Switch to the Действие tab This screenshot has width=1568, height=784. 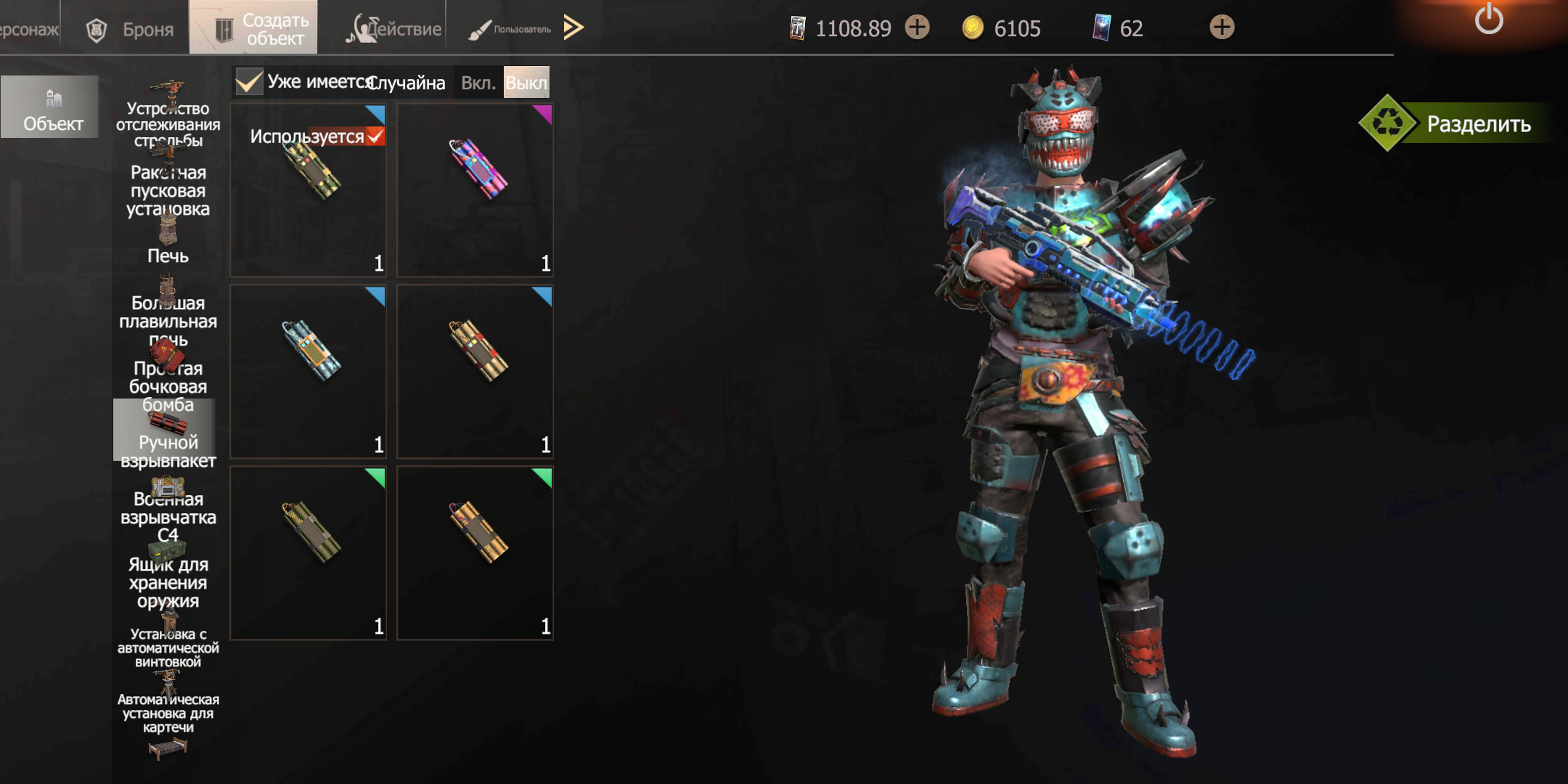(x=396, y=29)
